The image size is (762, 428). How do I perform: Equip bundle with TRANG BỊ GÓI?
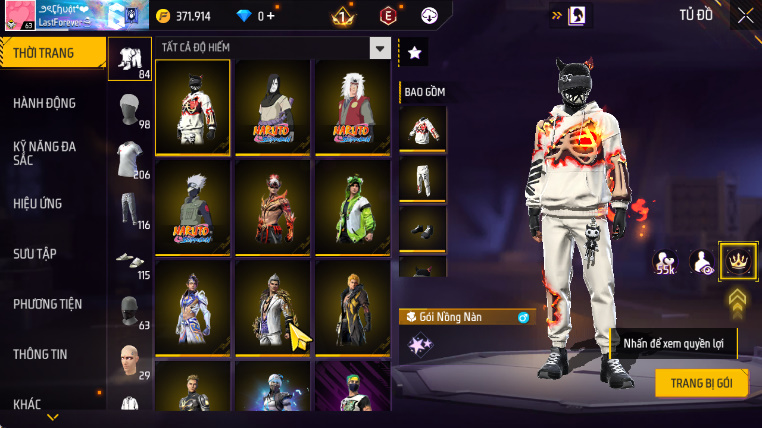(x=702, y=383)
